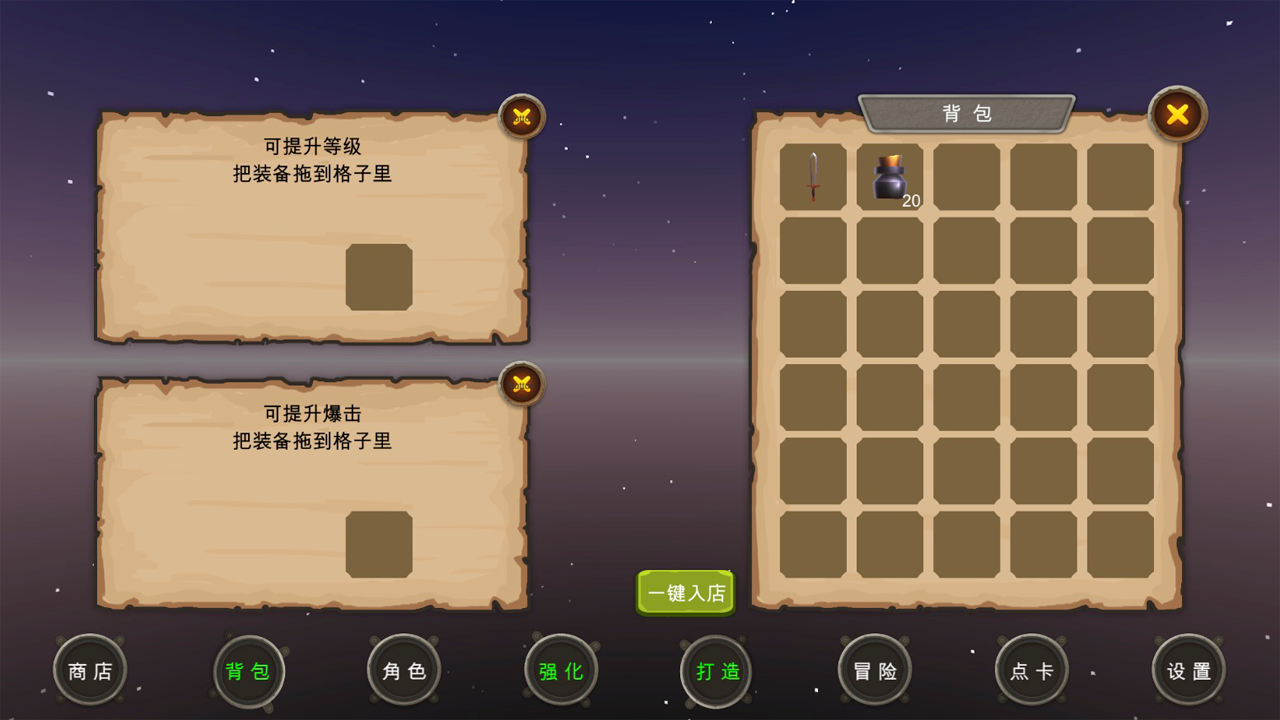1280x720 pixels.
Task: Click the crossed-swords icon on the level-up panel
Action: click(x=521, y=116)
